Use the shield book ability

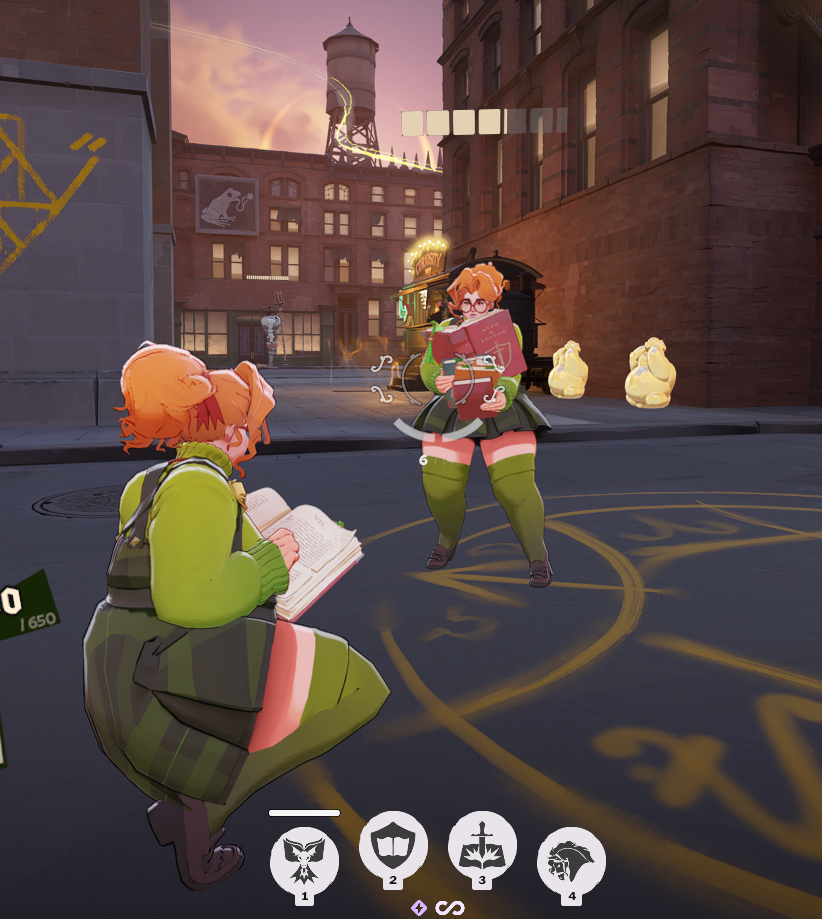393,847
